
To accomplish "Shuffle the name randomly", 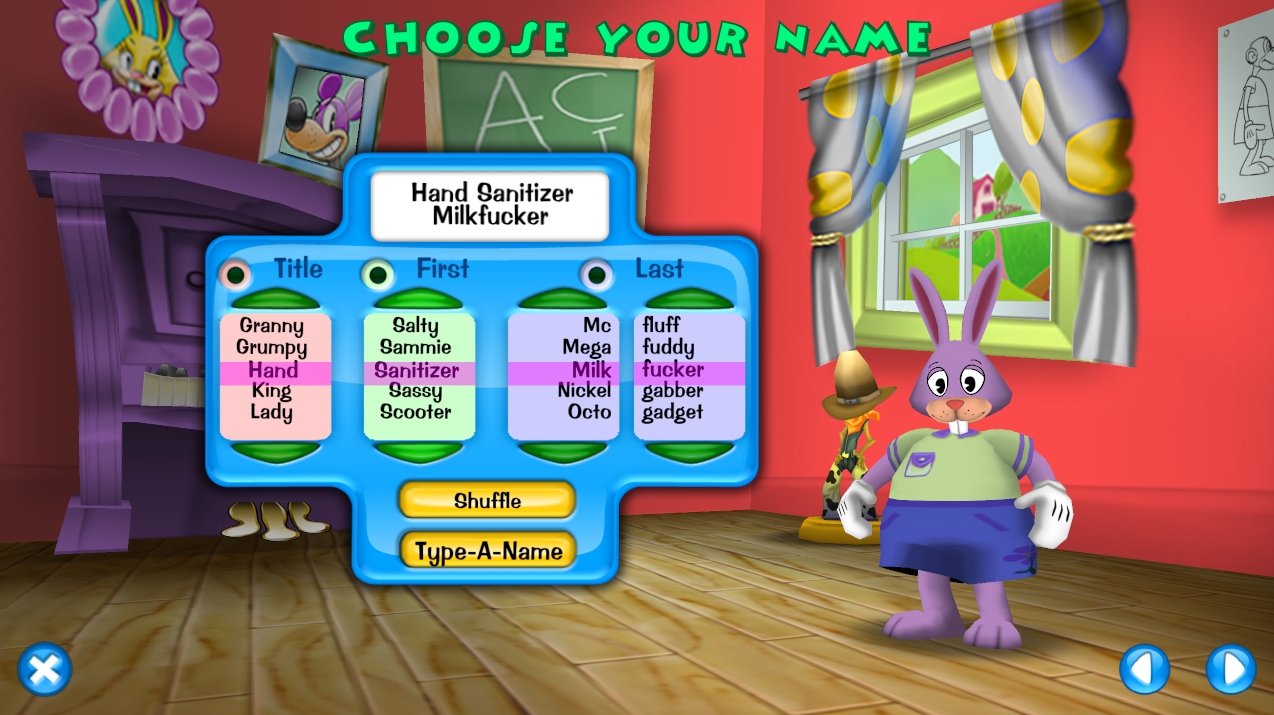I will click(487, 500).
